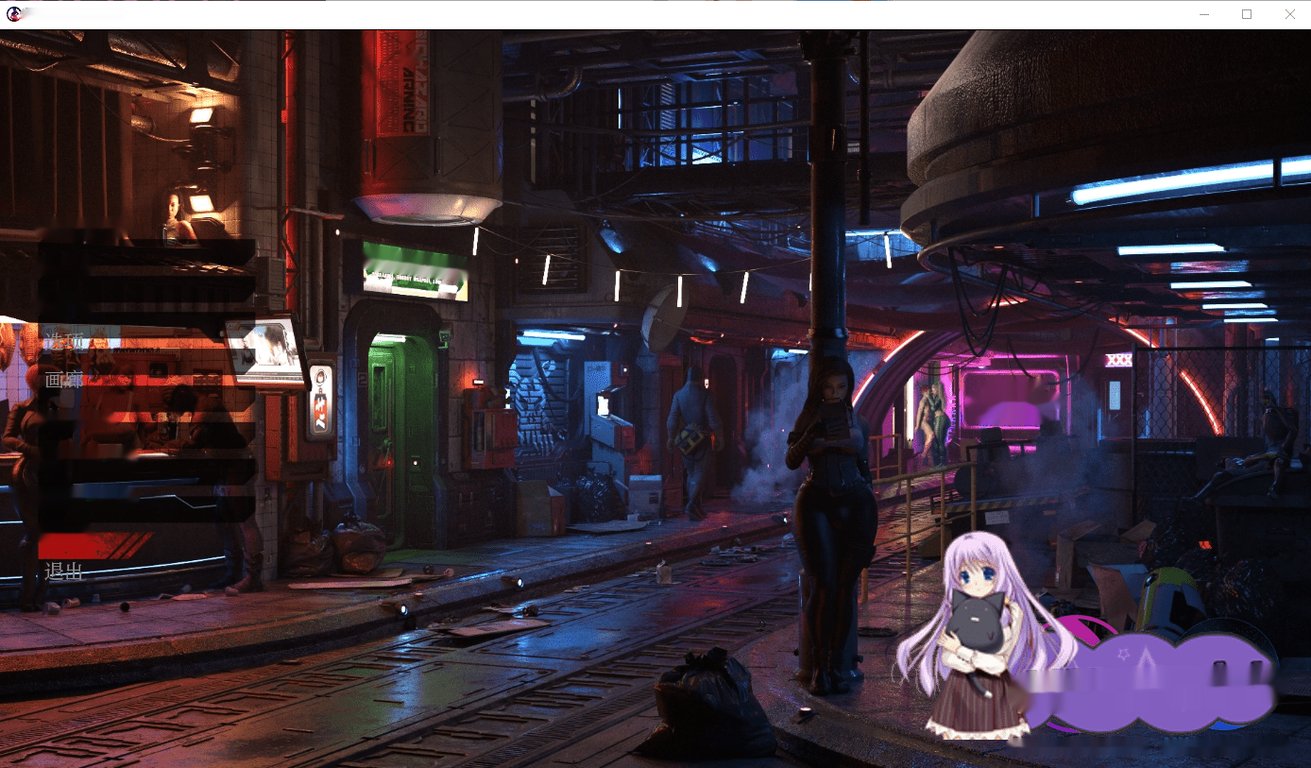Maximize the game window
The width and height of the screenshot is (1311, 768).
(1246, 14)
